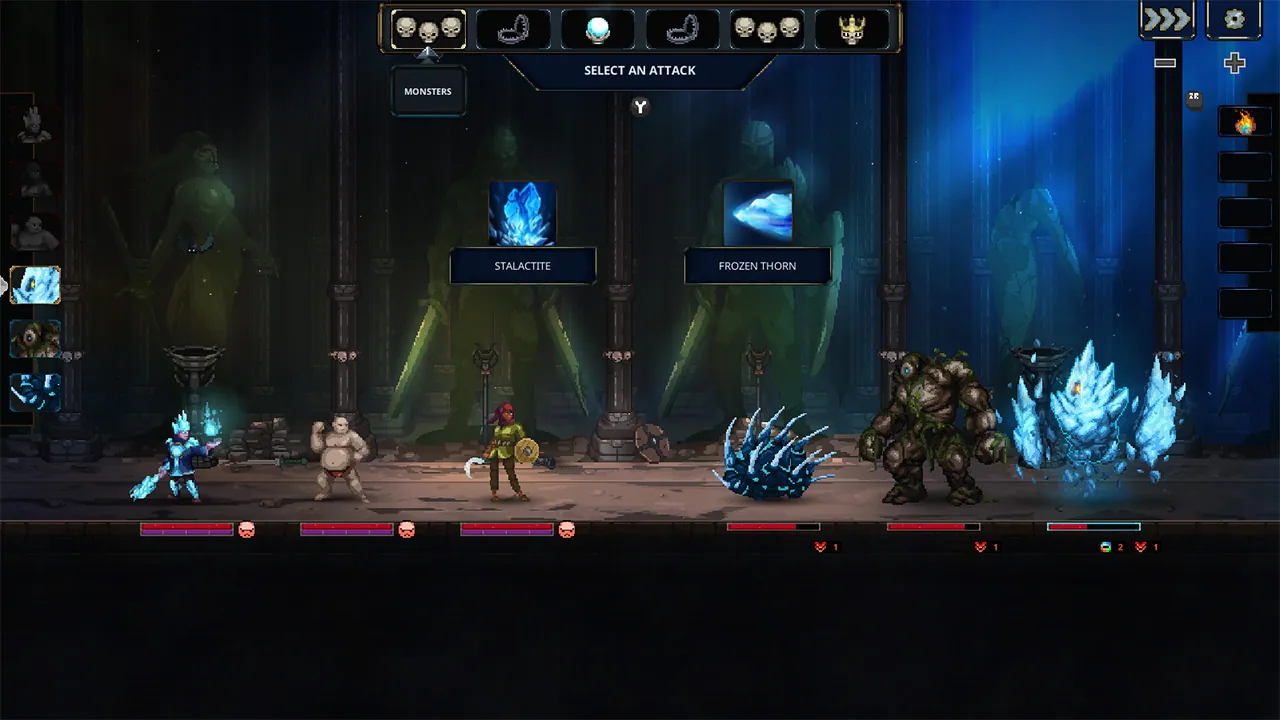Click the plus symbol near the top right
1280x720 pixels.
tap(1234, 63)
